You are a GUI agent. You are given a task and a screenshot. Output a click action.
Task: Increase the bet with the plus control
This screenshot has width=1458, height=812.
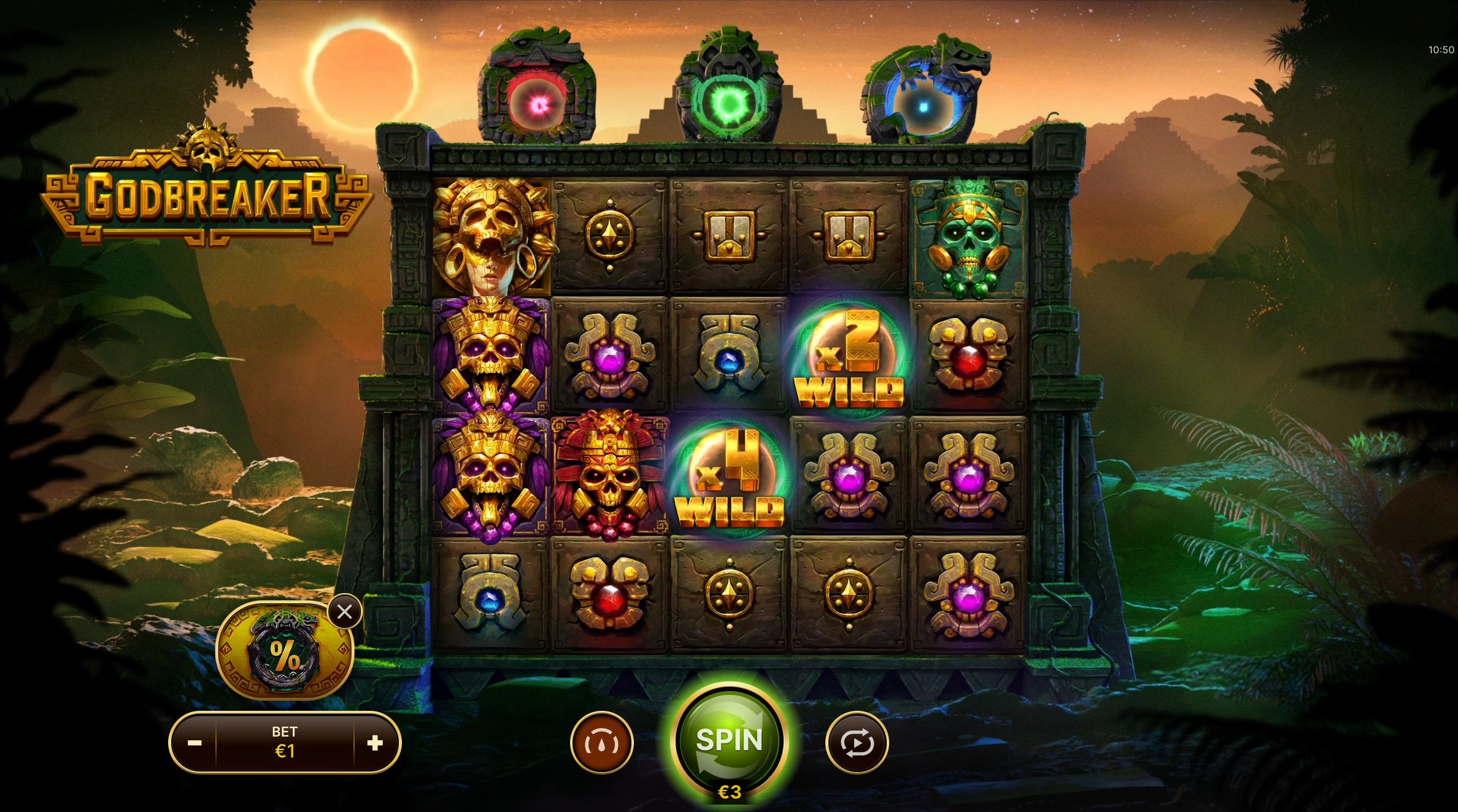point(376,742)
